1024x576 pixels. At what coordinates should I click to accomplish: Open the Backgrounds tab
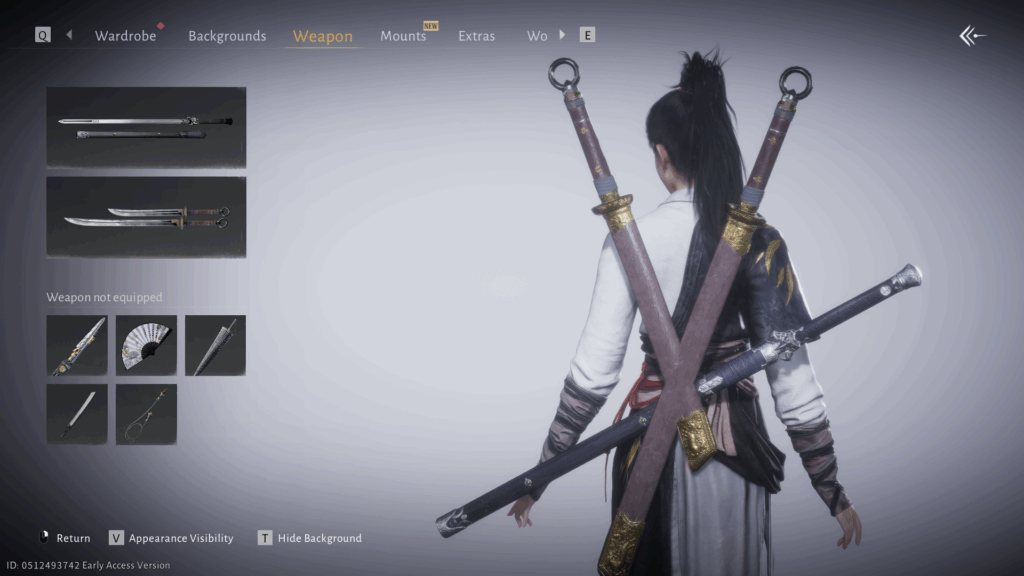coord(227,36)
